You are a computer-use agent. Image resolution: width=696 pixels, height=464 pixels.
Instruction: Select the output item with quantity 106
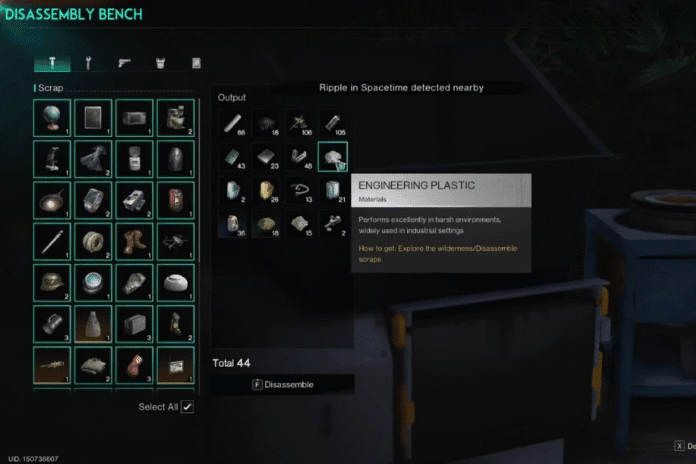[298, 123]
